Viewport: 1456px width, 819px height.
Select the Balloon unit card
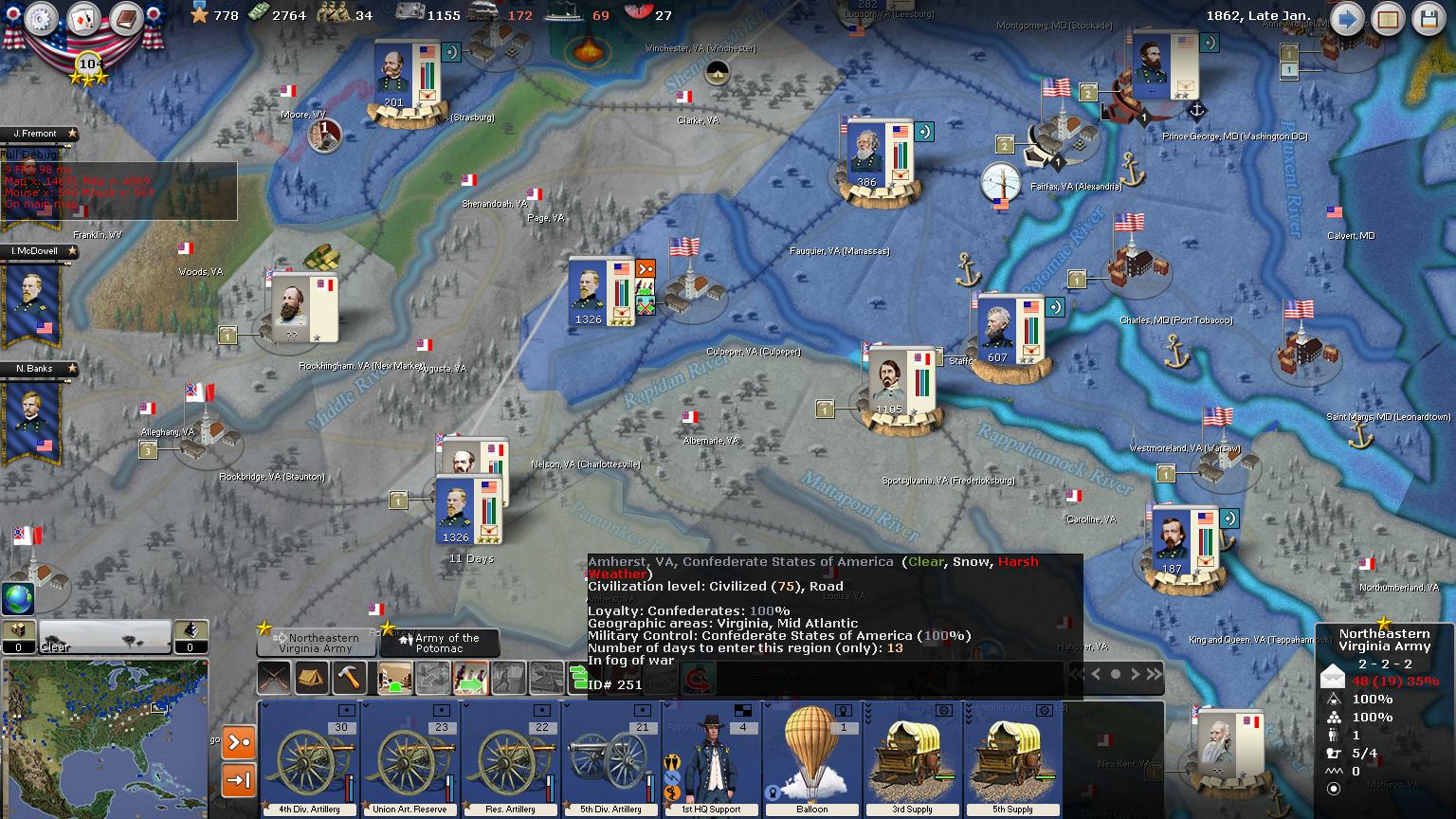[811, 758]
